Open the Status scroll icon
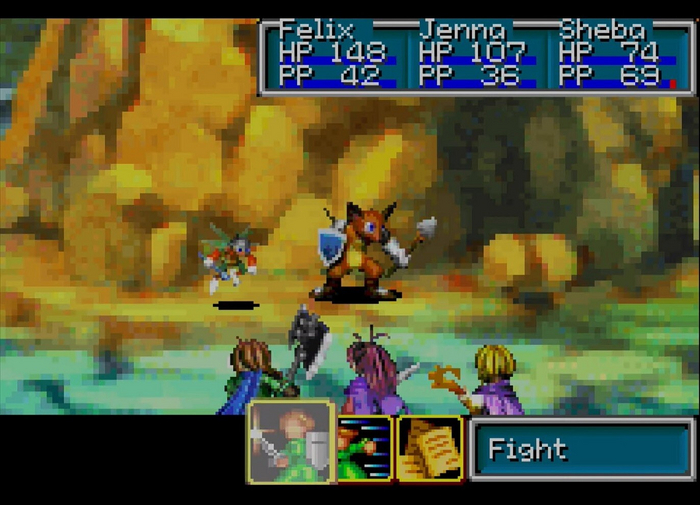The image size is (700, 505). tap(429, 448)
